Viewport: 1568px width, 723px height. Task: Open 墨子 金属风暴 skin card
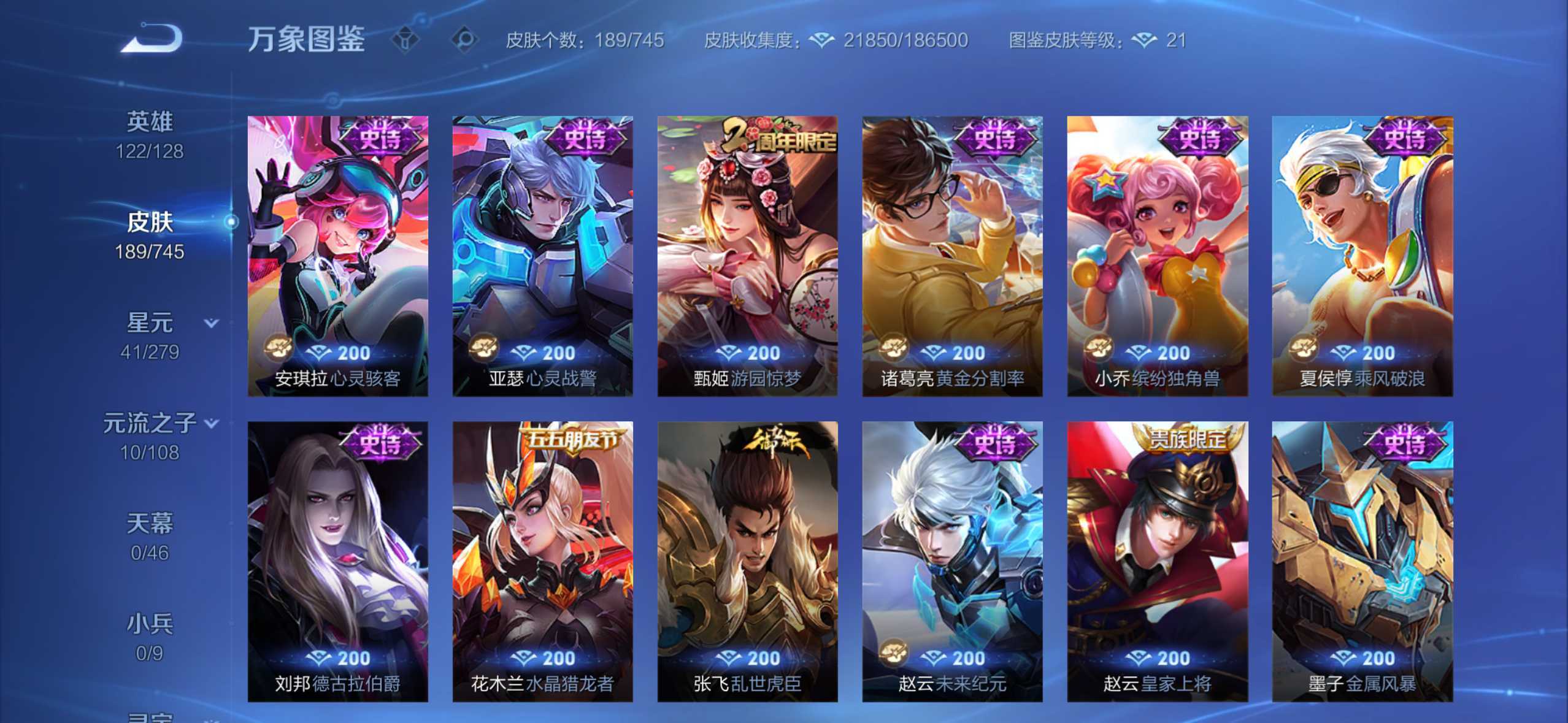(1362, 560)
